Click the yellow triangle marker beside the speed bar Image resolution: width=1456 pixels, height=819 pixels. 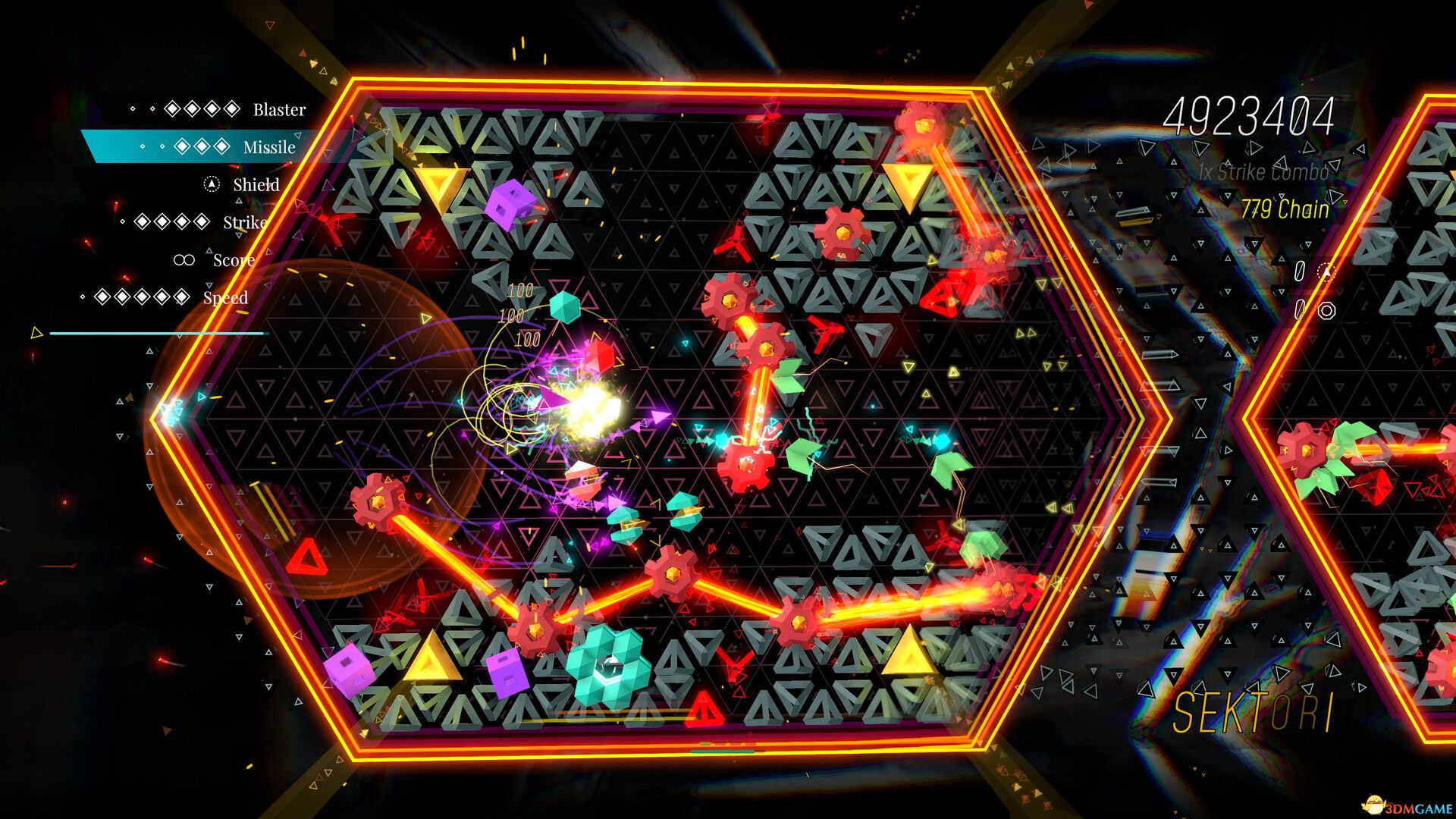point(36,331)
